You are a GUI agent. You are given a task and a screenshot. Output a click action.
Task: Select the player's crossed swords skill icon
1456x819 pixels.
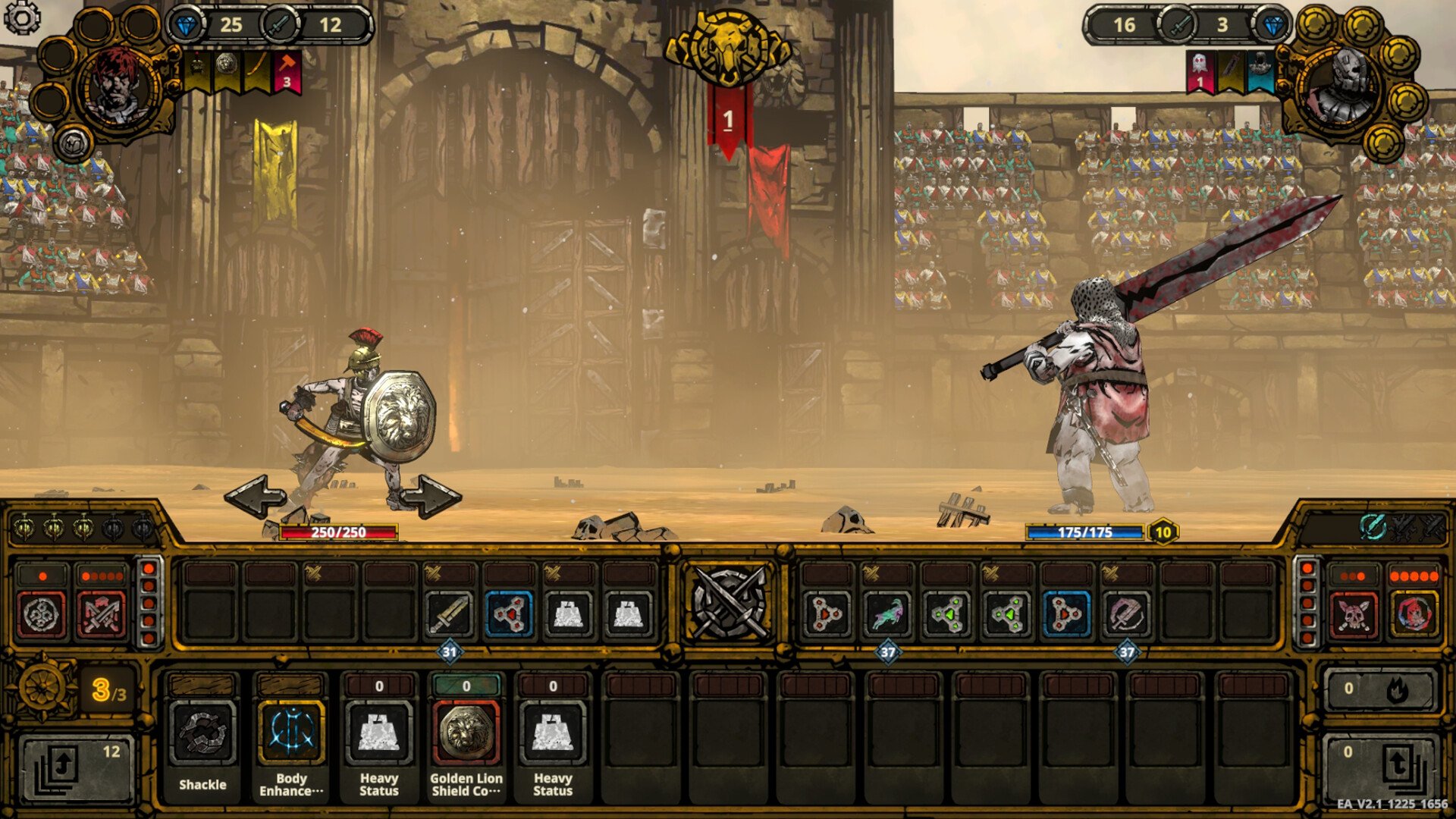pyautogui.click(x=102, y=614)
